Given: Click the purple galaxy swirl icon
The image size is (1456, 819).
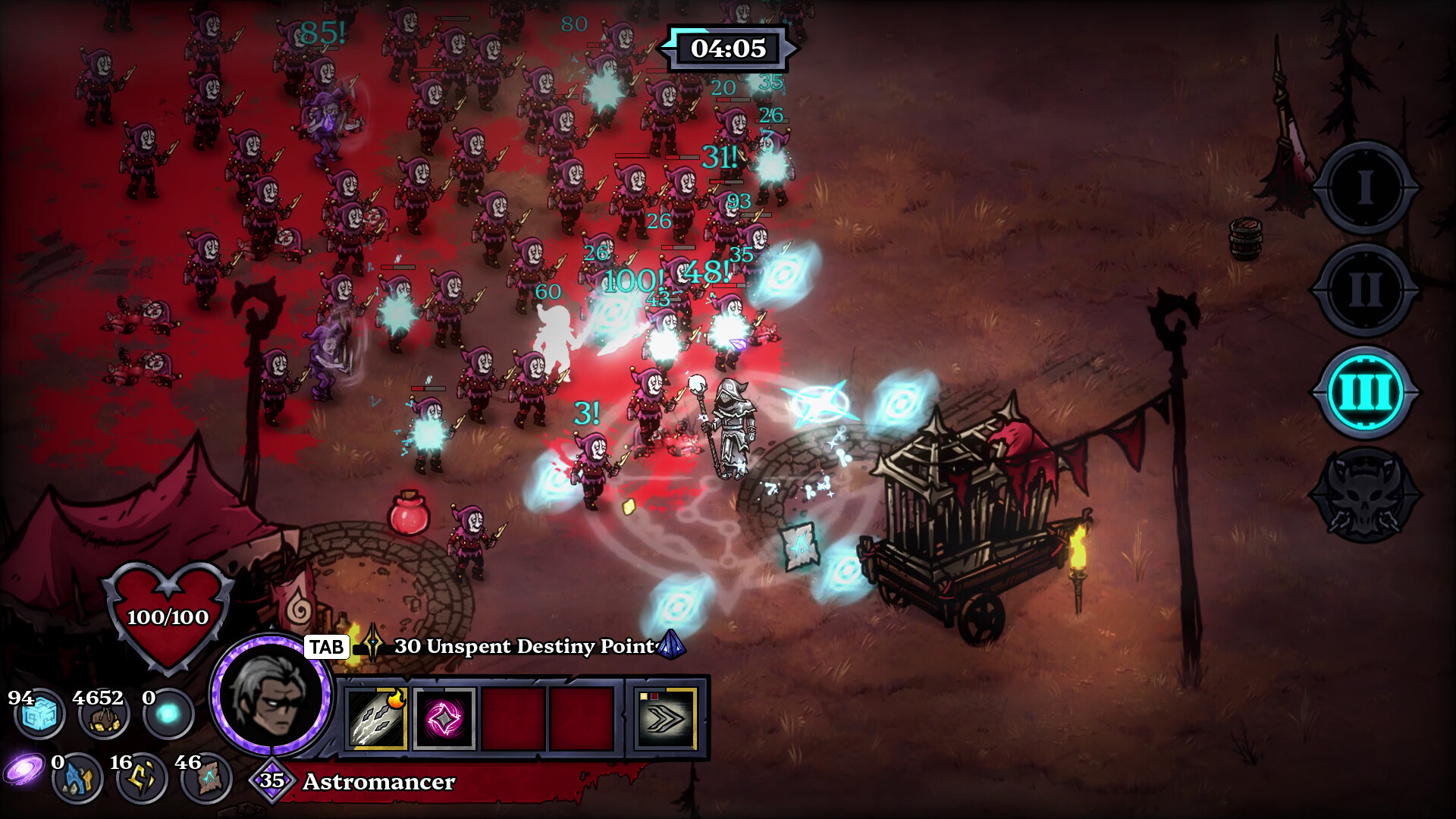Looking at the screenshot, I should point(23,769).
